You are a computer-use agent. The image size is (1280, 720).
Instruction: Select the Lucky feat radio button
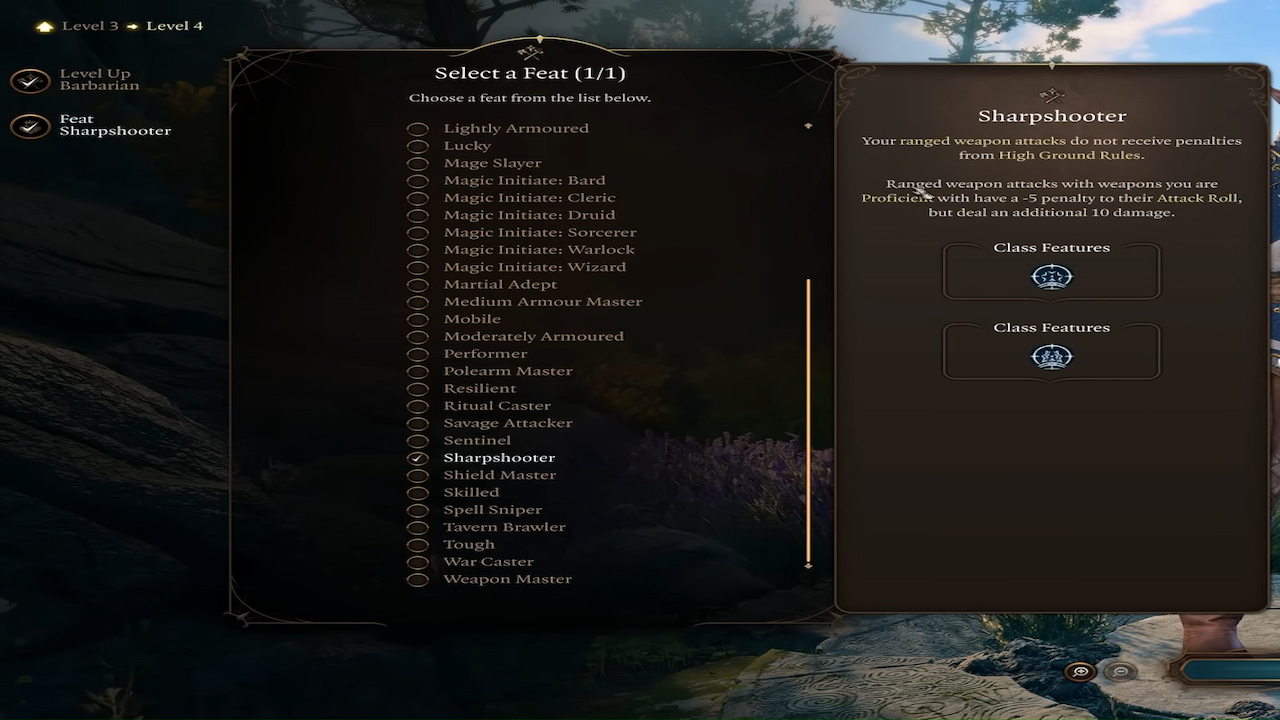[x=417, y=145]
